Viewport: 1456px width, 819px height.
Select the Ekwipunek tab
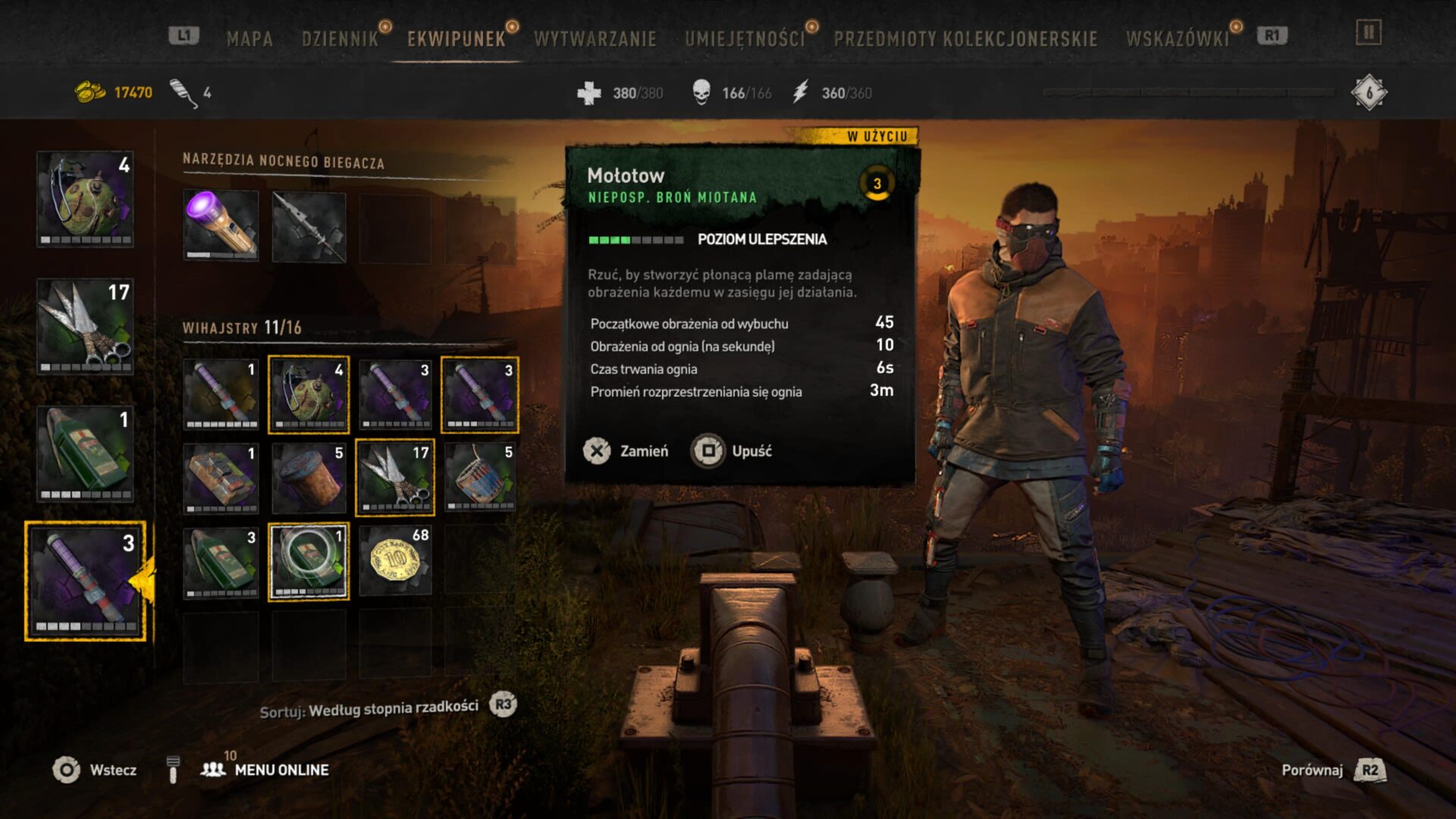456,39
